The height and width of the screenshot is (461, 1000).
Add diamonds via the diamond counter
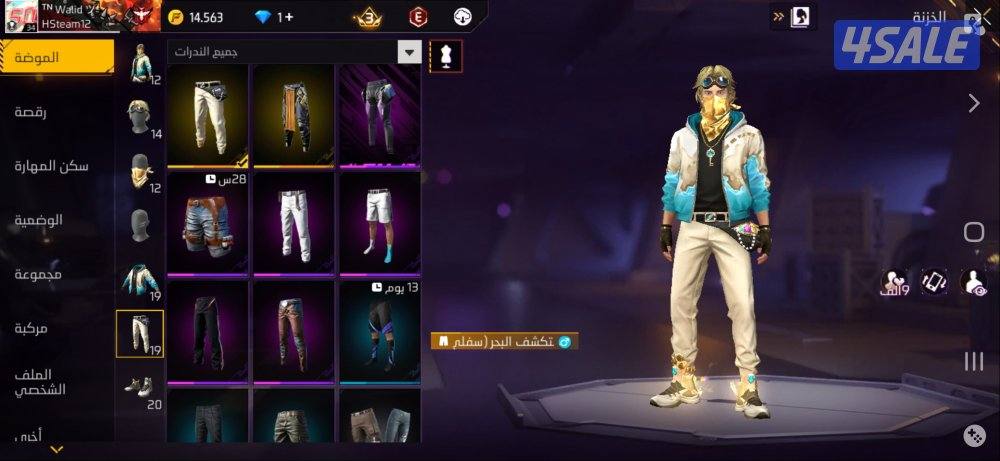coord(274,17)
